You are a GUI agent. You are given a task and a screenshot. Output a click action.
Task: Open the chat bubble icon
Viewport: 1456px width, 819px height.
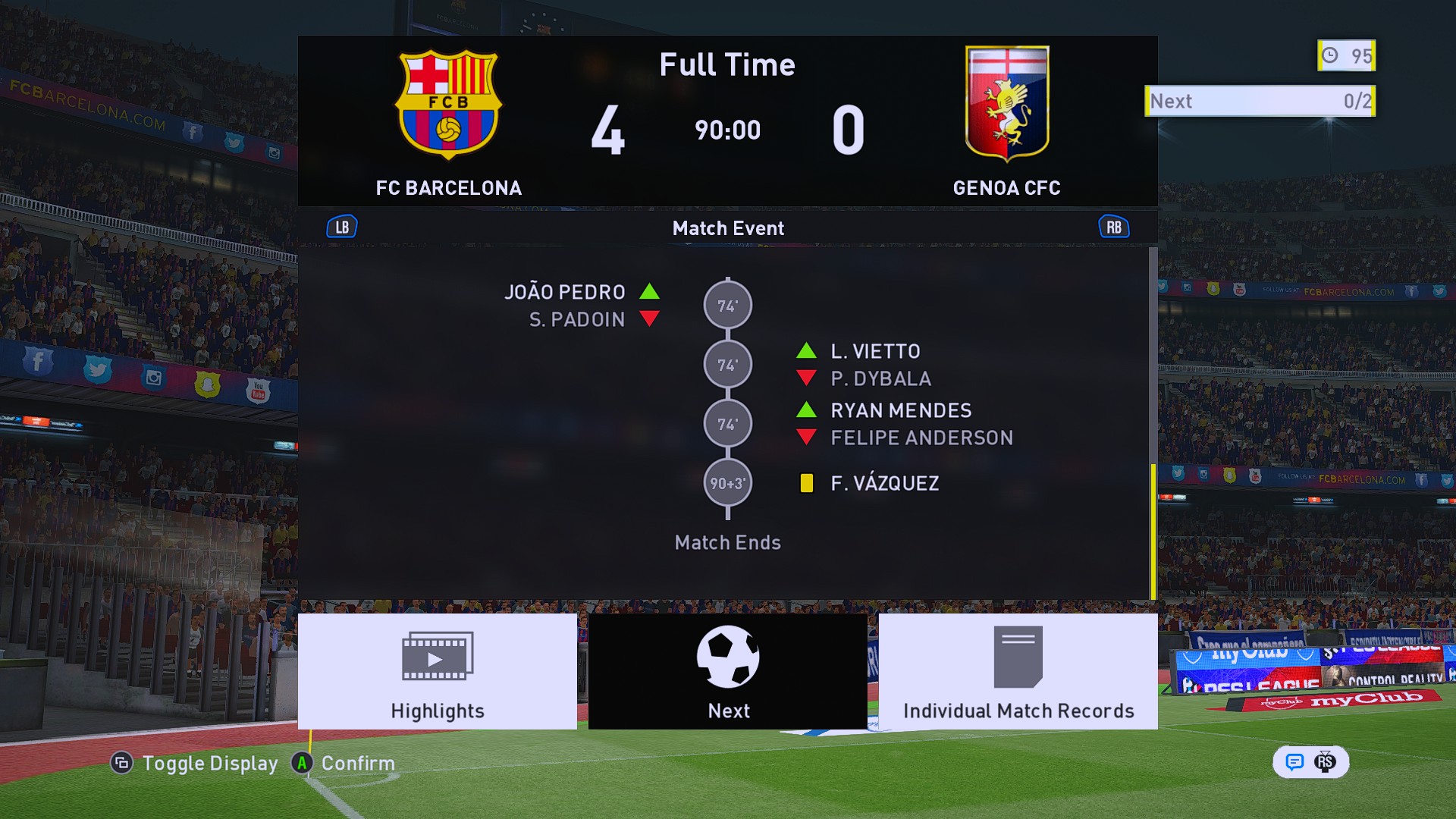(x=1294, y=761)
